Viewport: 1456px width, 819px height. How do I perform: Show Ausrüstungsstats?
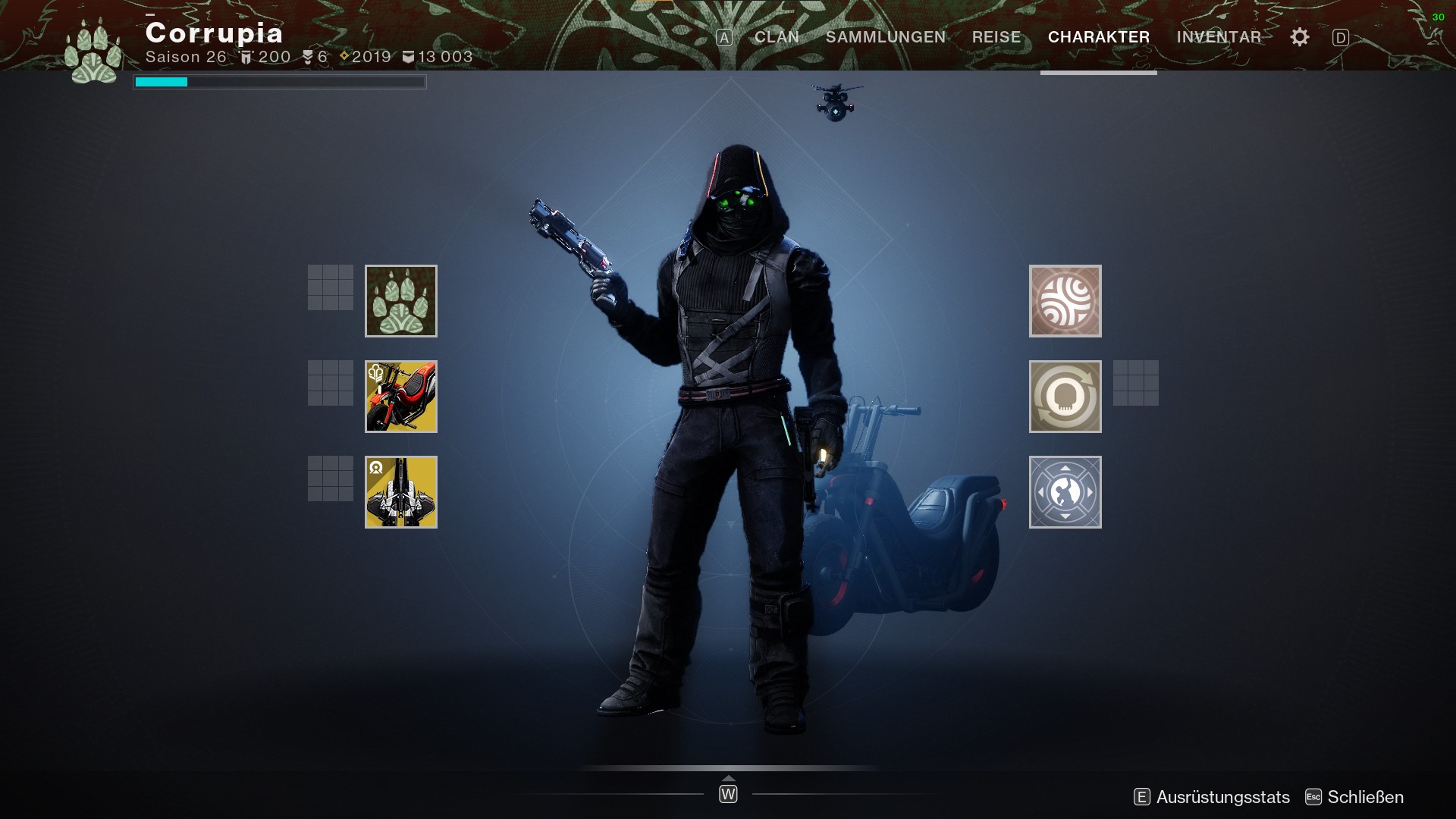[x=1222, y=797]
